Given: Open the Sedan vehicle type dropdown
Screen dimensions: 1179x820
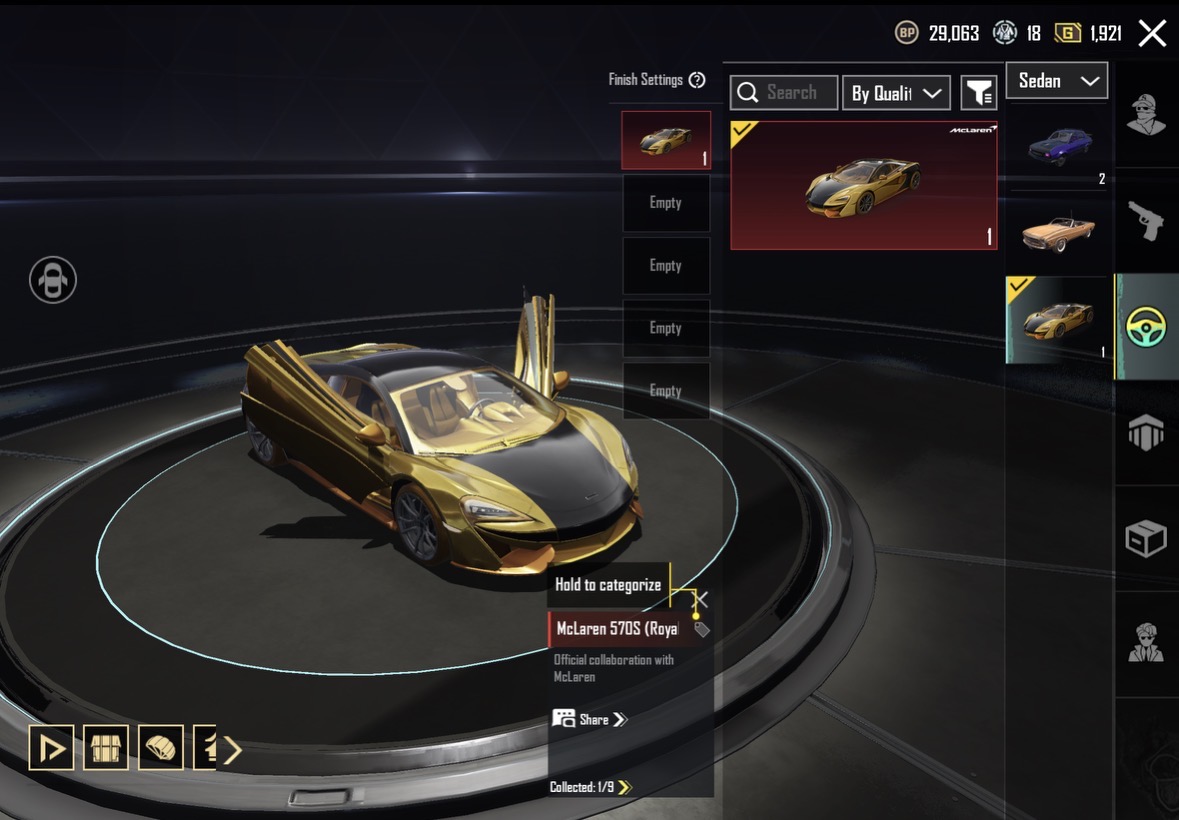Looking at the screenshot, I should 1057,81.
